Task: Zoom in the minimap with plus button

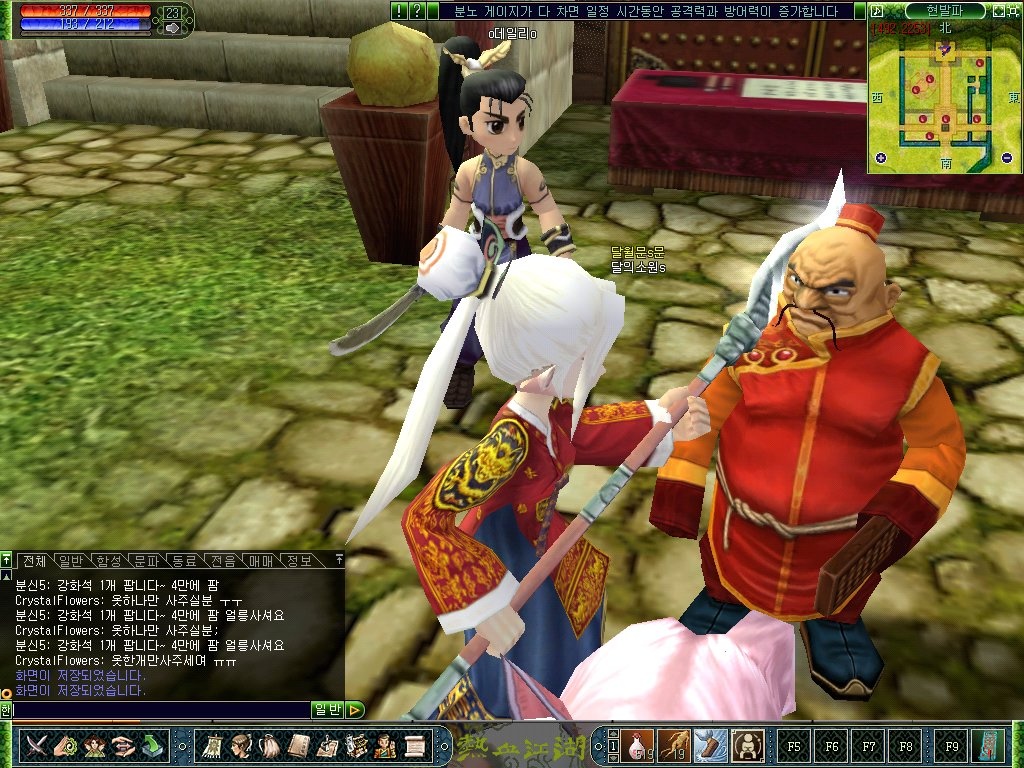Action: coord(881,157)
